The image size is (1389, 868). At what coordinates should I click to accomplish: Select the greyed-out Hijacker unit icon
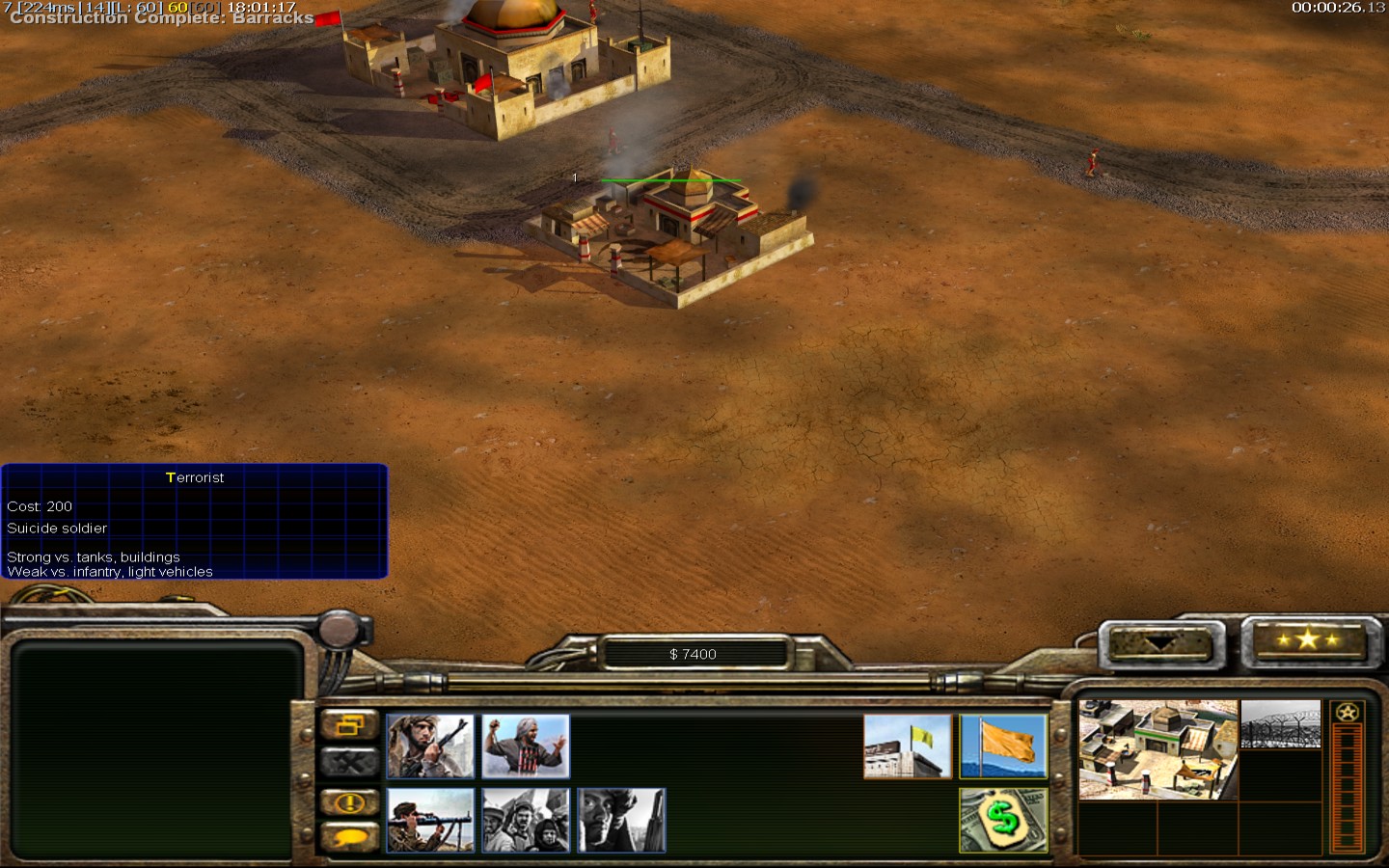(621, 820)
